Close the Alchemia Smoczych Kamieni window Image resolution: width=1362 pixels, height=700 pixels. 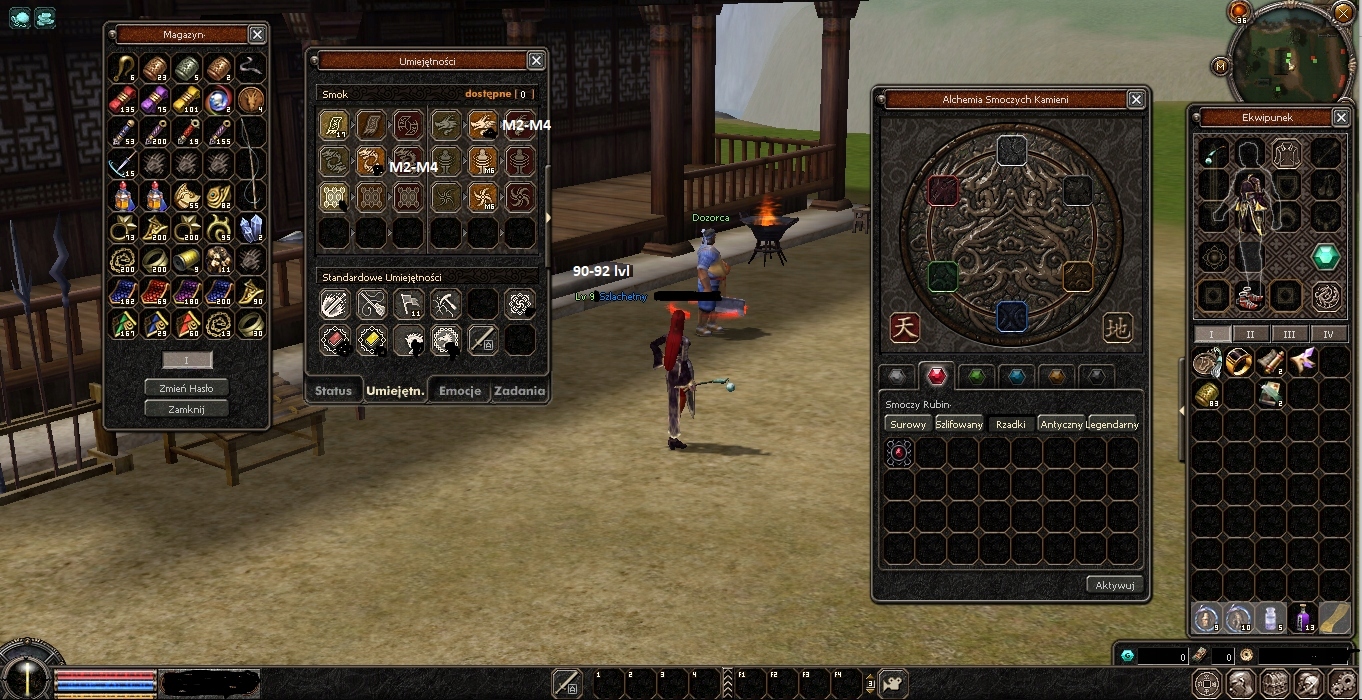click(1136, 100)
